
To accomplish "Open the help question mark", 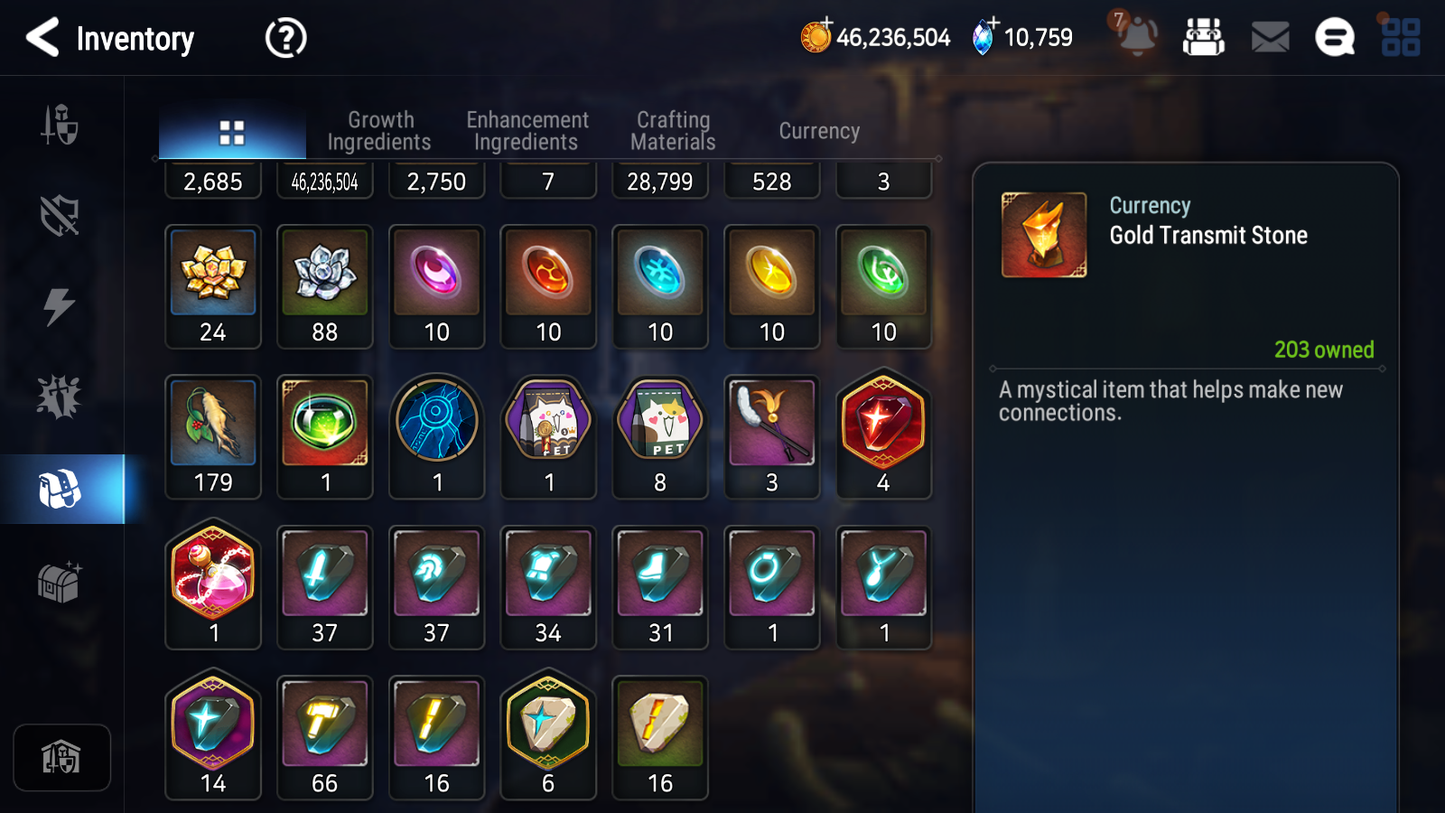I will [x=285, y=38].
